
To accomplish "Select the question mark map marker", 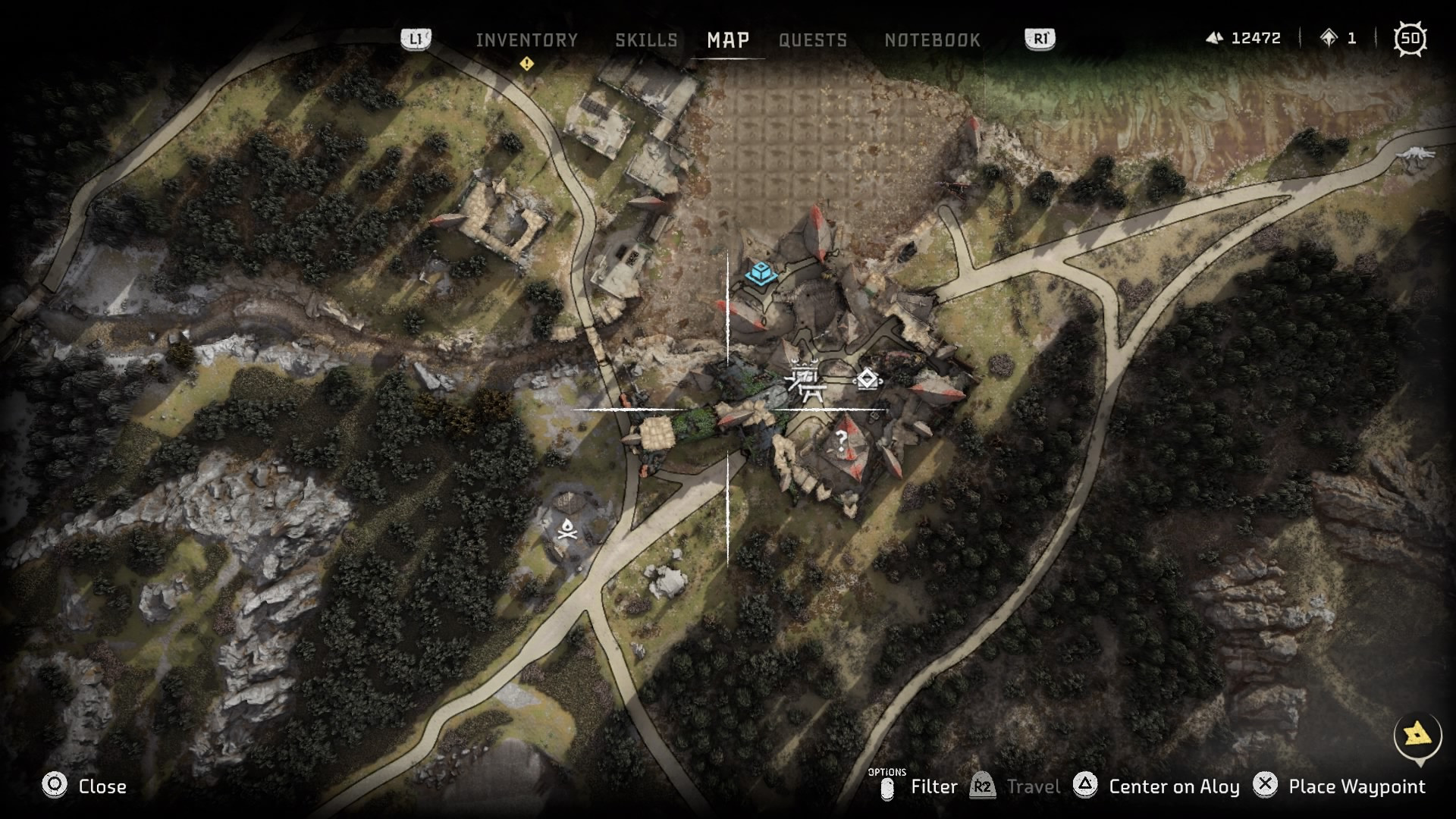I will point(841,439).
